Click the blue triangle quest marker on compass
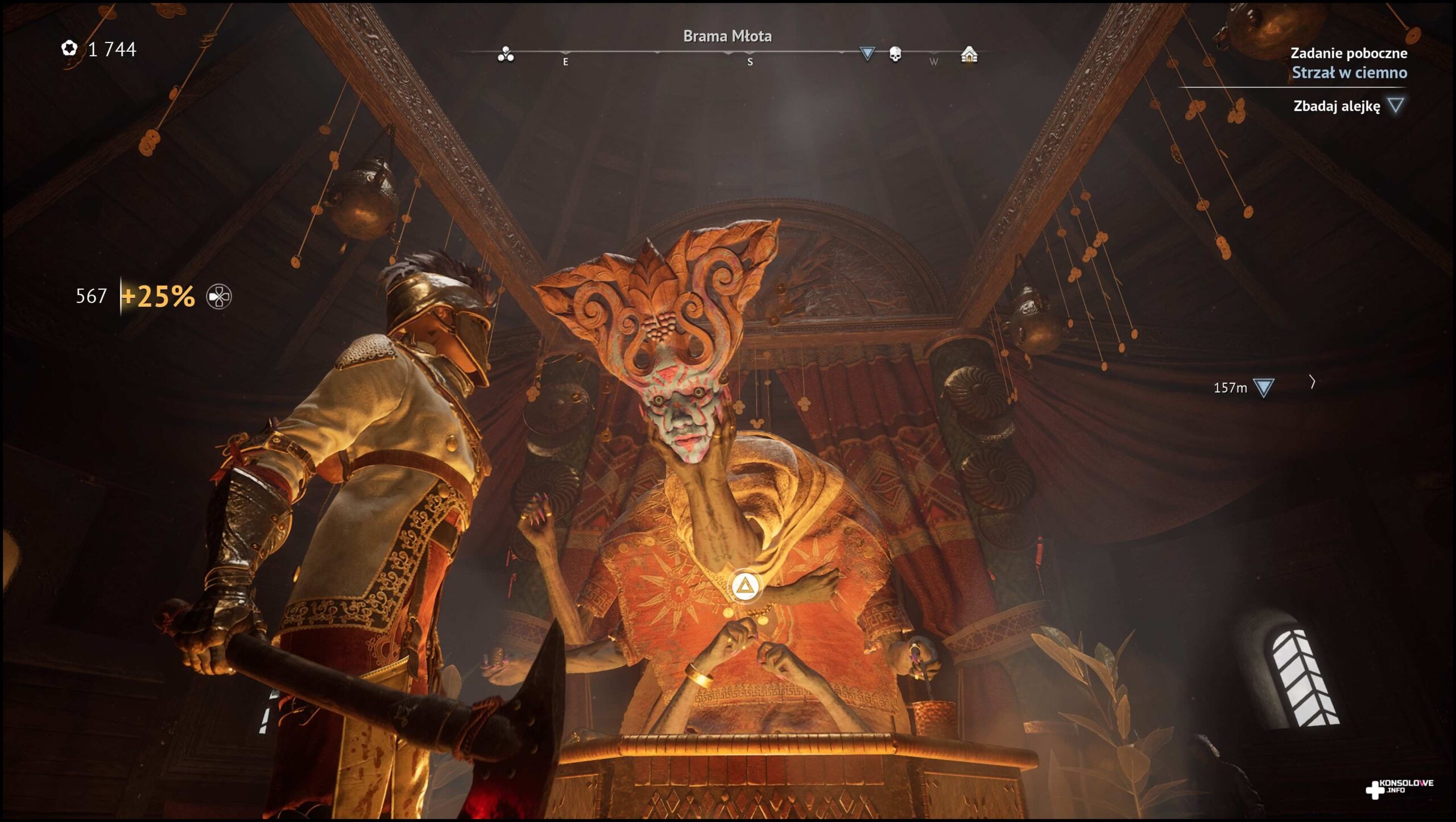 867,53
